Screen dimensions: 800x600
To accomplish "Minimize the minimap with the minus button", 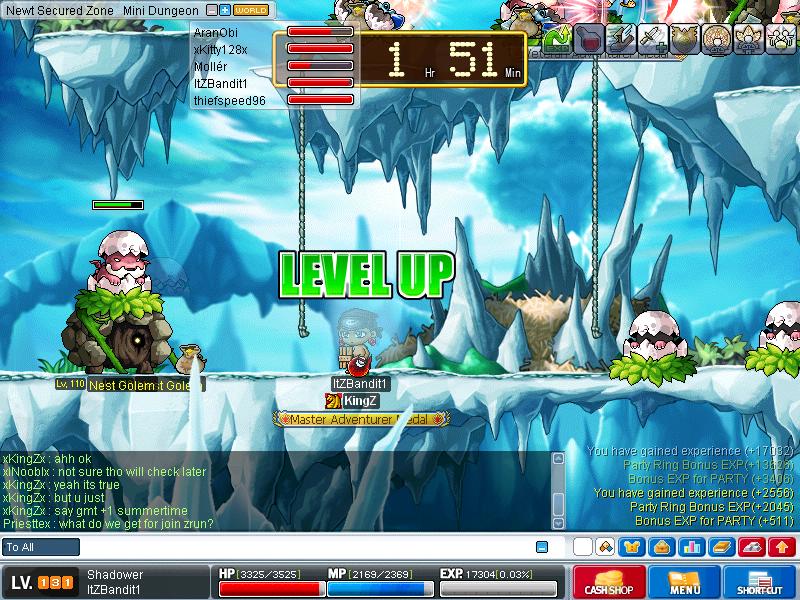I will [212, 10].
